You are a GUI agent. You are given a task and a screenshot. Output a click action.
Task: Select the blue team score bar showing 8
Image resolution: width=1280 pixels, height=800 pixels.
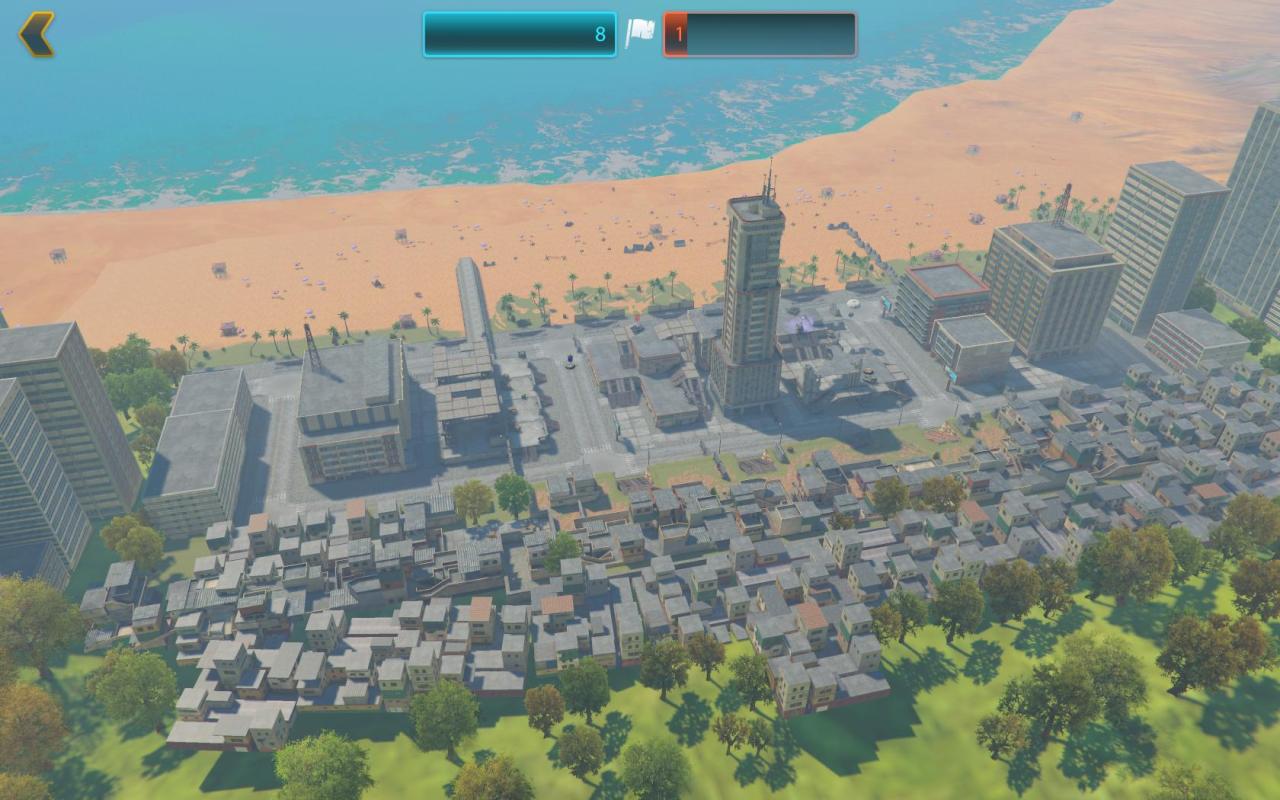click(520, 33)
